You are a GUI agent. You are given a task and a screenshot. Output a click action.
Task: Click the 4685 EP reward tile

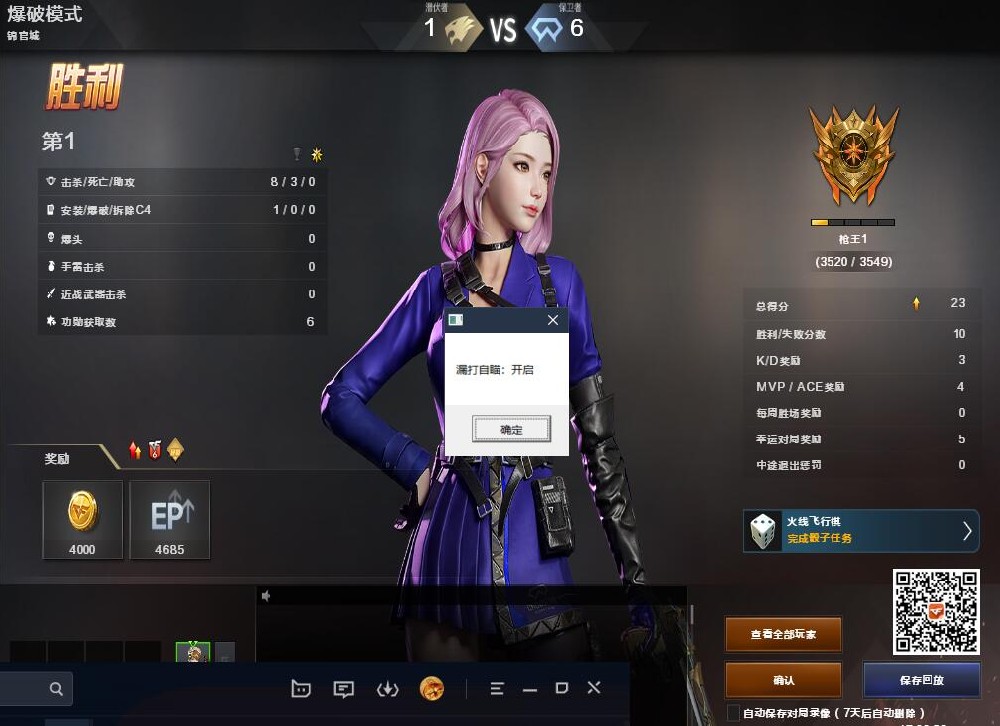pos(169,519)
